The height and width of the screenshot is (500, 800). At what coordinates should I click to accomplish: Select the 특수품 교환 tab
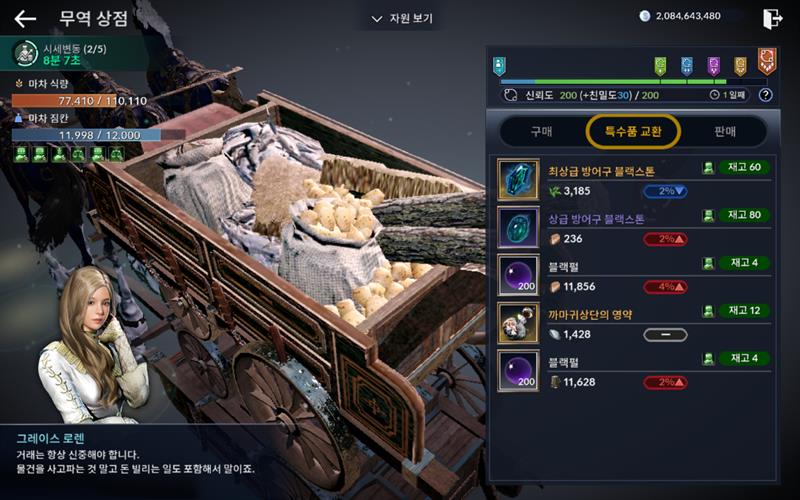click(634, 131)
